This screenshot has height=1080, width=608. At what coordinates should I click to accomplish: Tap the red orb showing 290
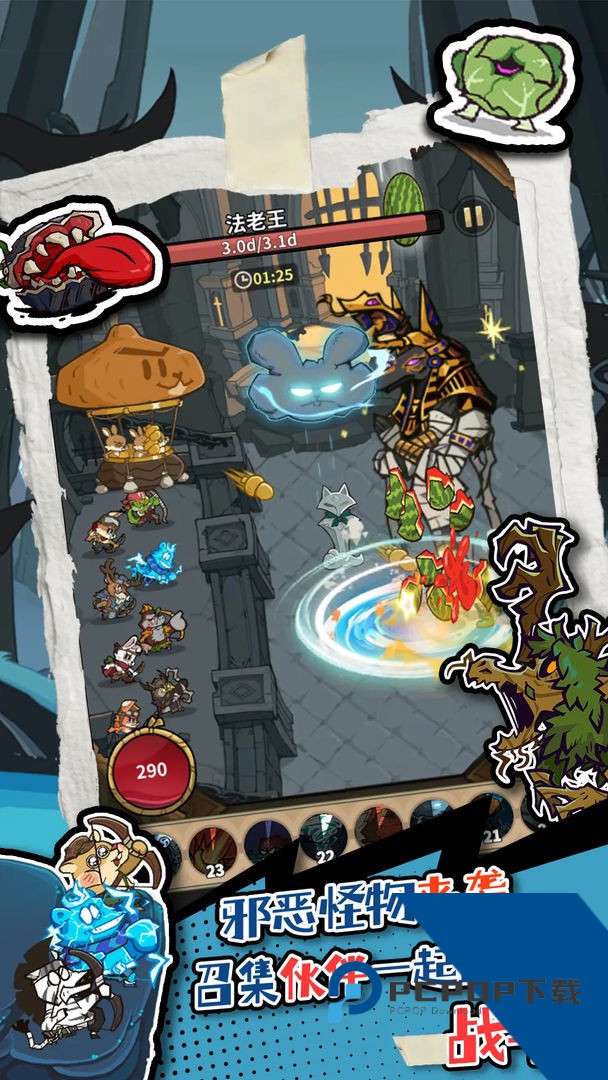pyautogui.click(x=152, y=771)
